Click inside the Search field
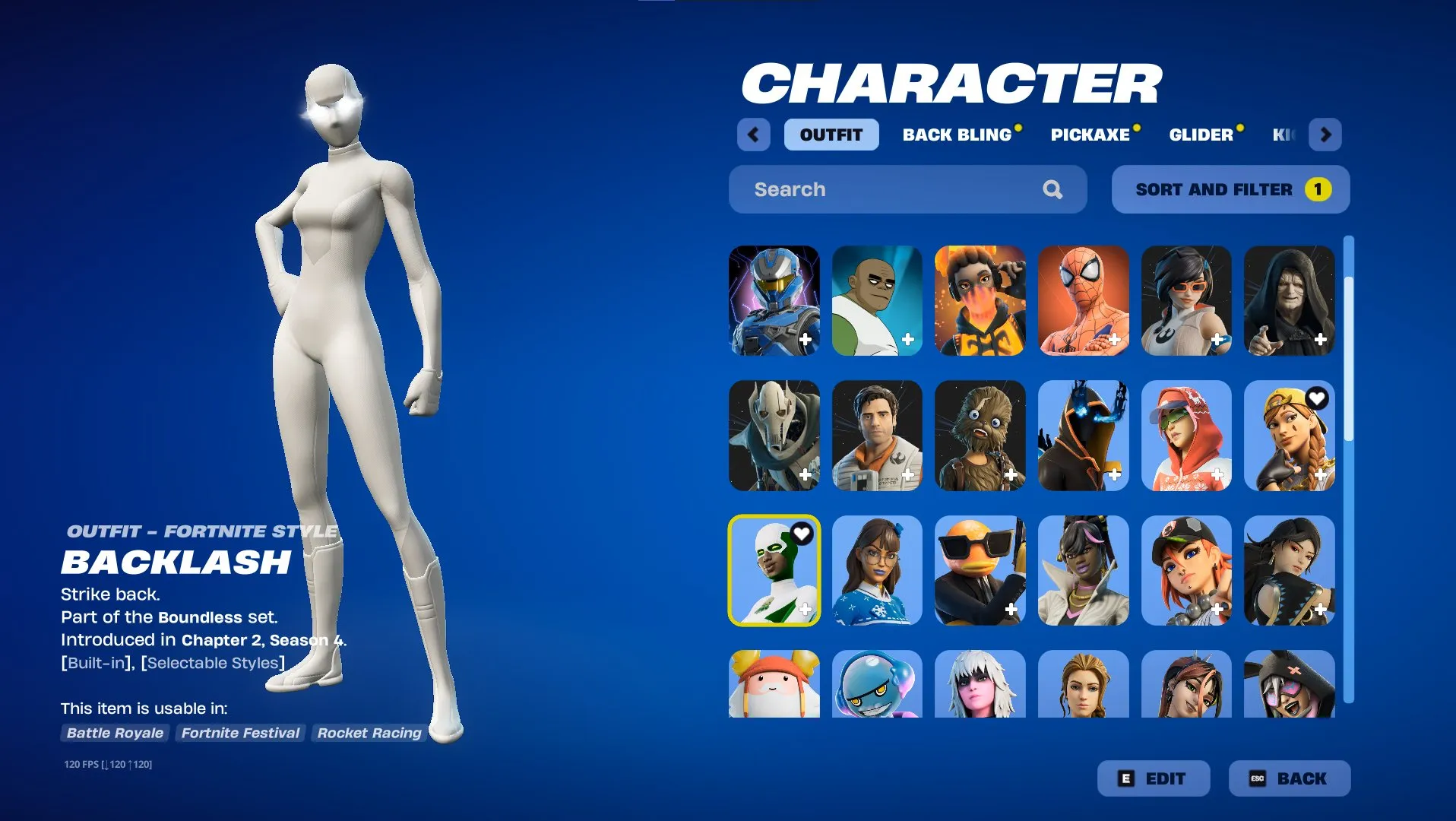This screenshot has height=821, width=1456. (874, 189)
